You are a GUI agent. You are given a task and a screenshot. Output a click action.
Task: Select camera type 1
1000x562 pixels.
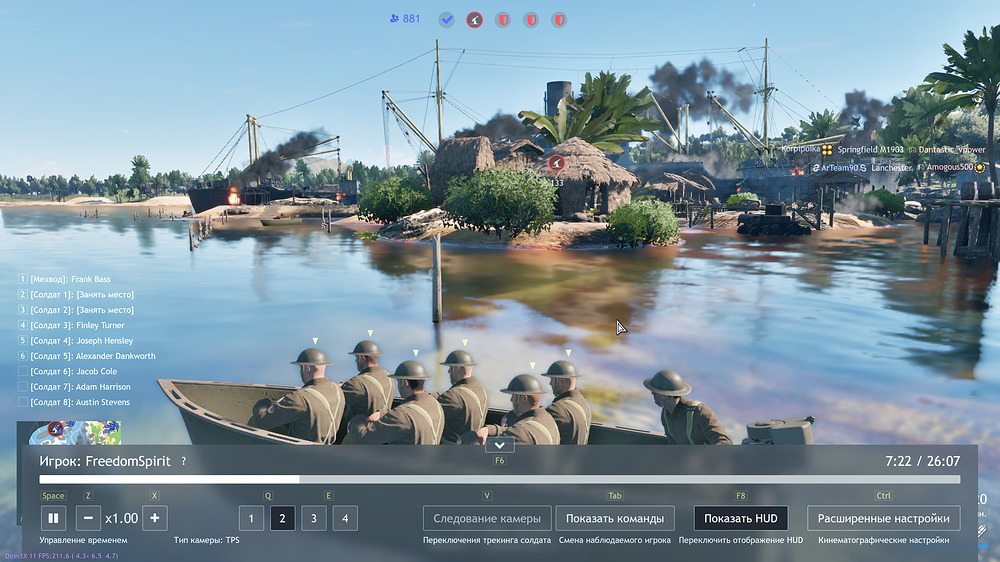click(251, 518)
